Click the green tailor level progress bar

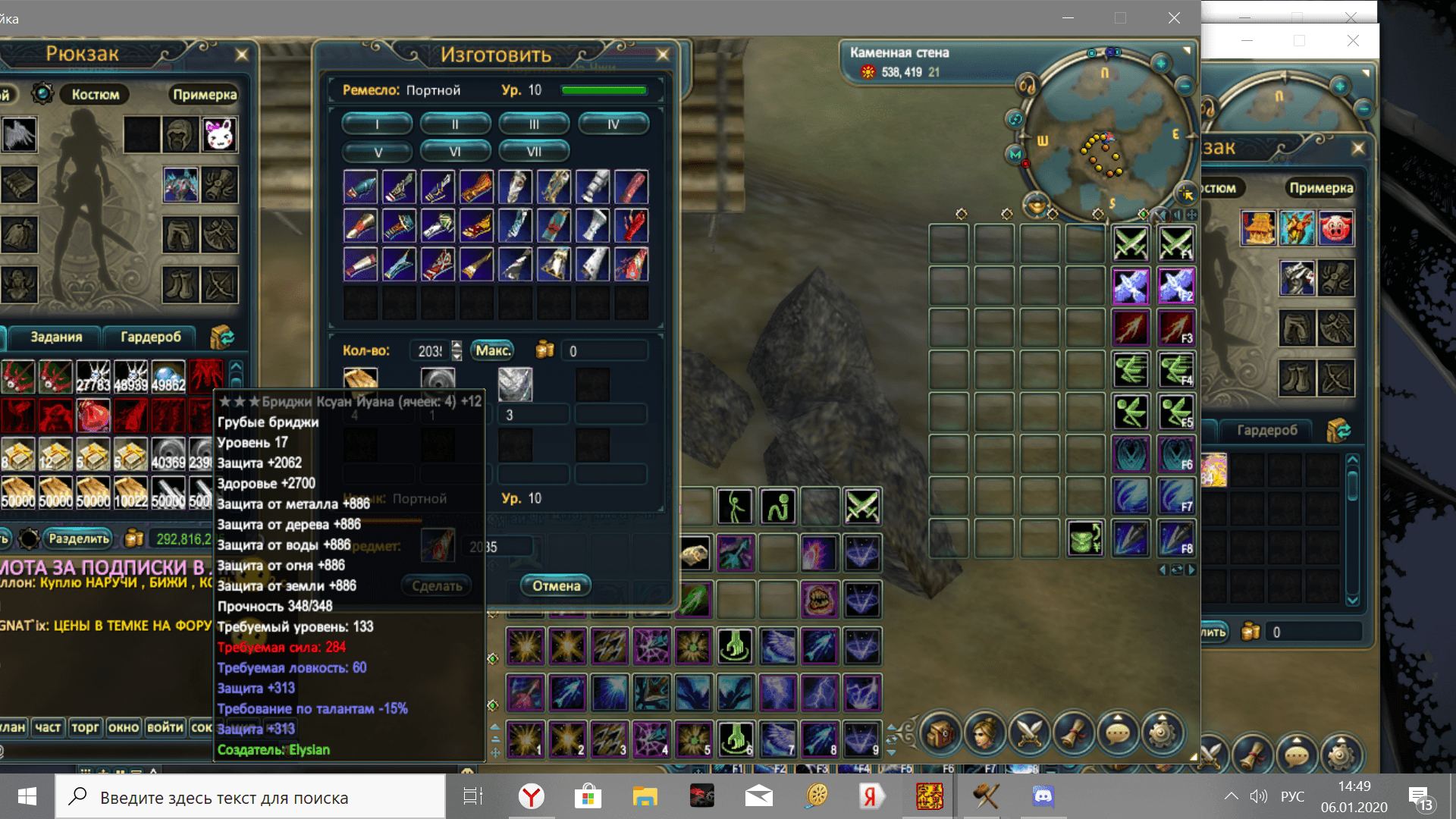pyautogui.click(x=604, y=89)
